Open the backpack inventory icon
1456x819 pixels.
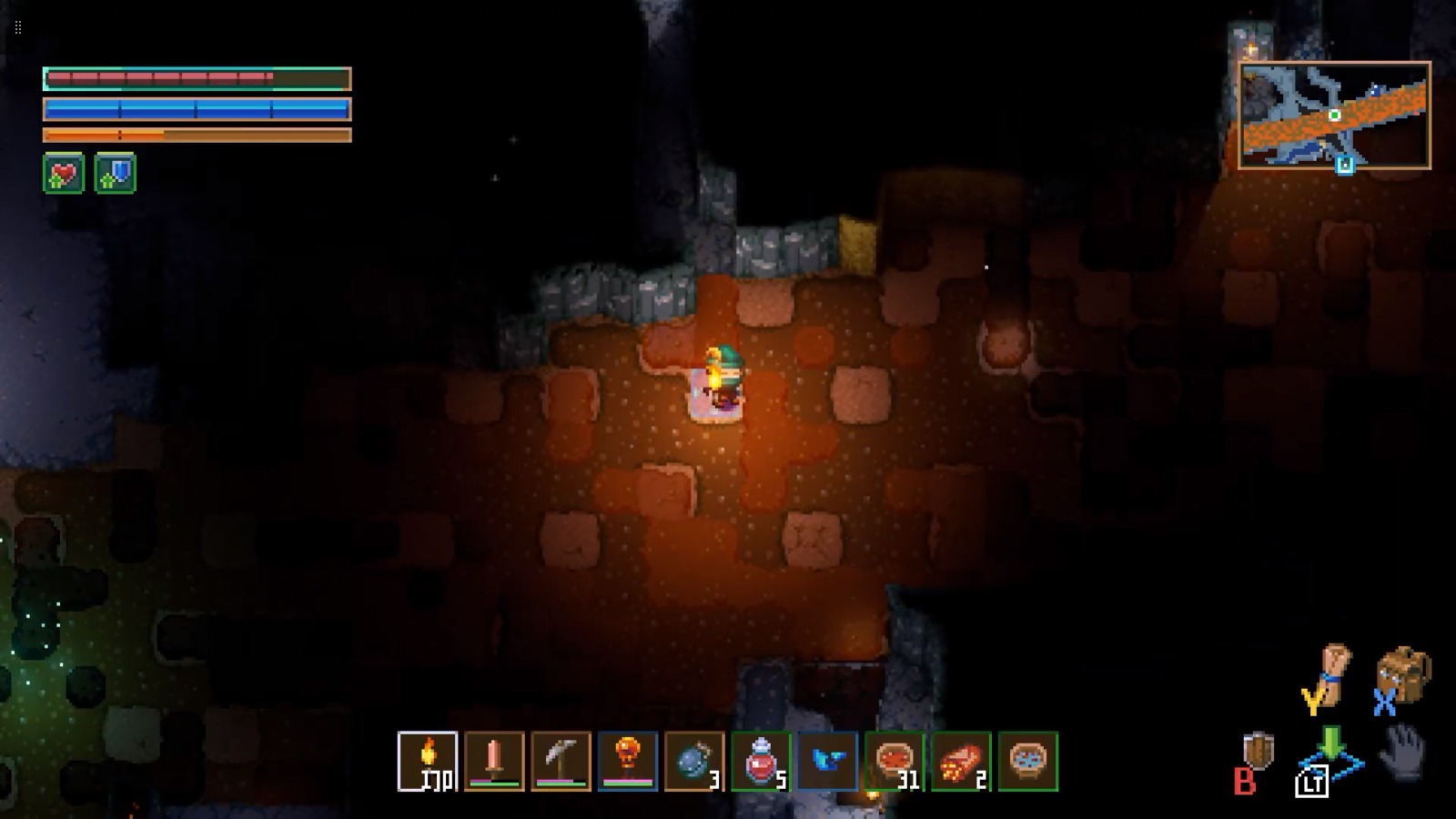(x=1404, y=674)
